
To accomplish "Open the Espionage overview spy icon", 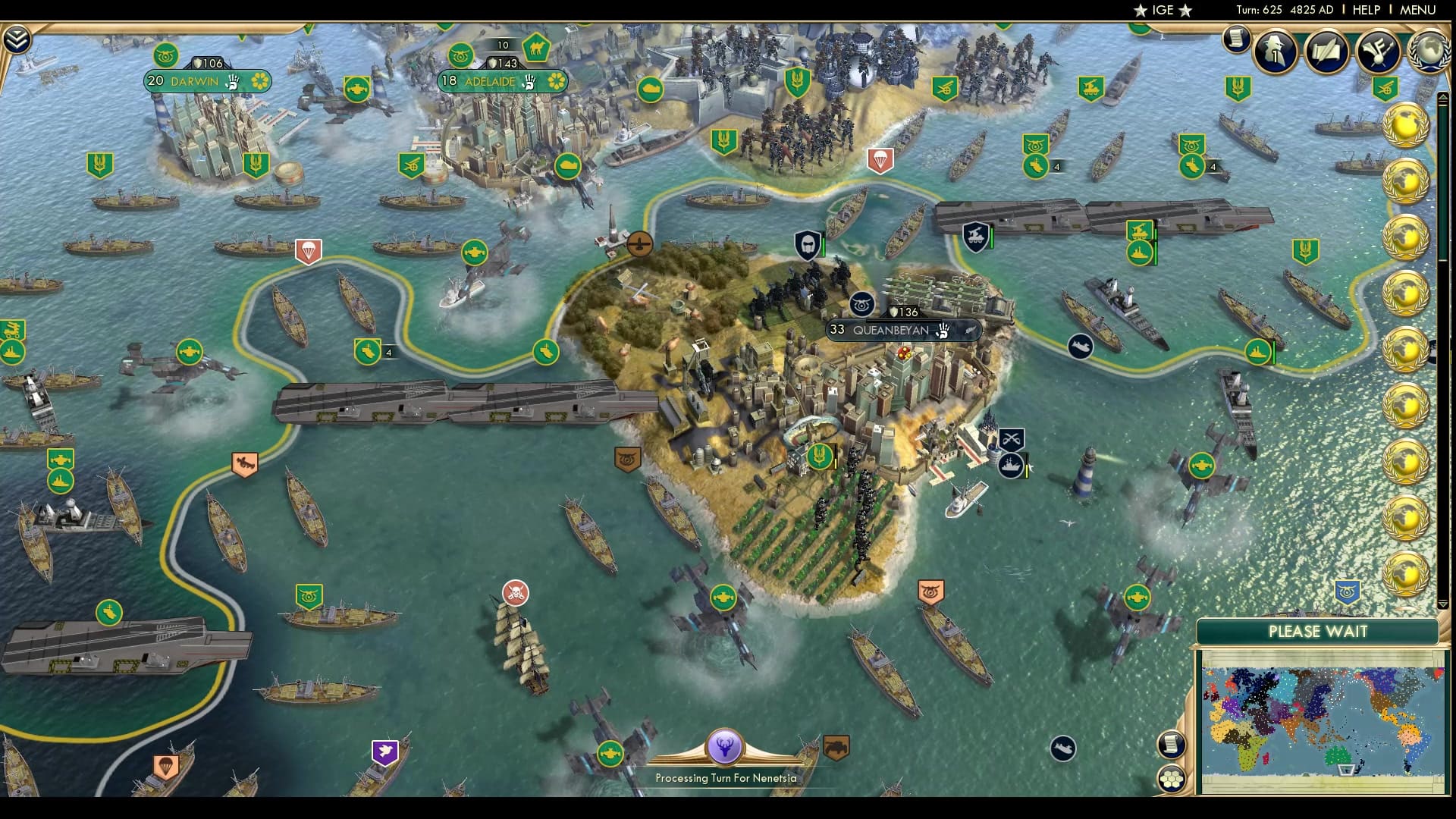I will click(x=1276, y=52).
